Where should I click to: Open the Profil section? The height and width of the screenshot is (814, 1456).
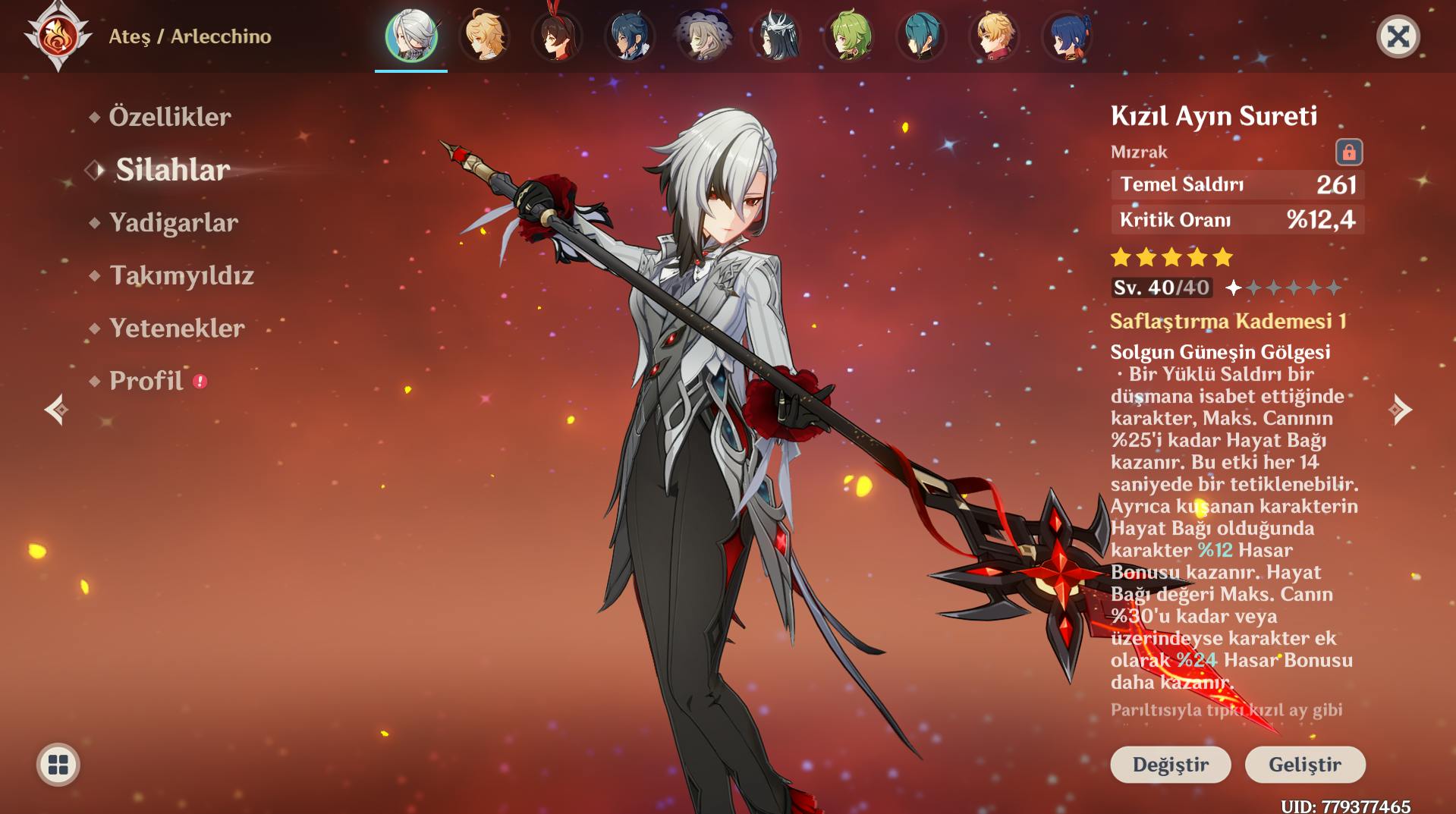click(x=146, y=381)
